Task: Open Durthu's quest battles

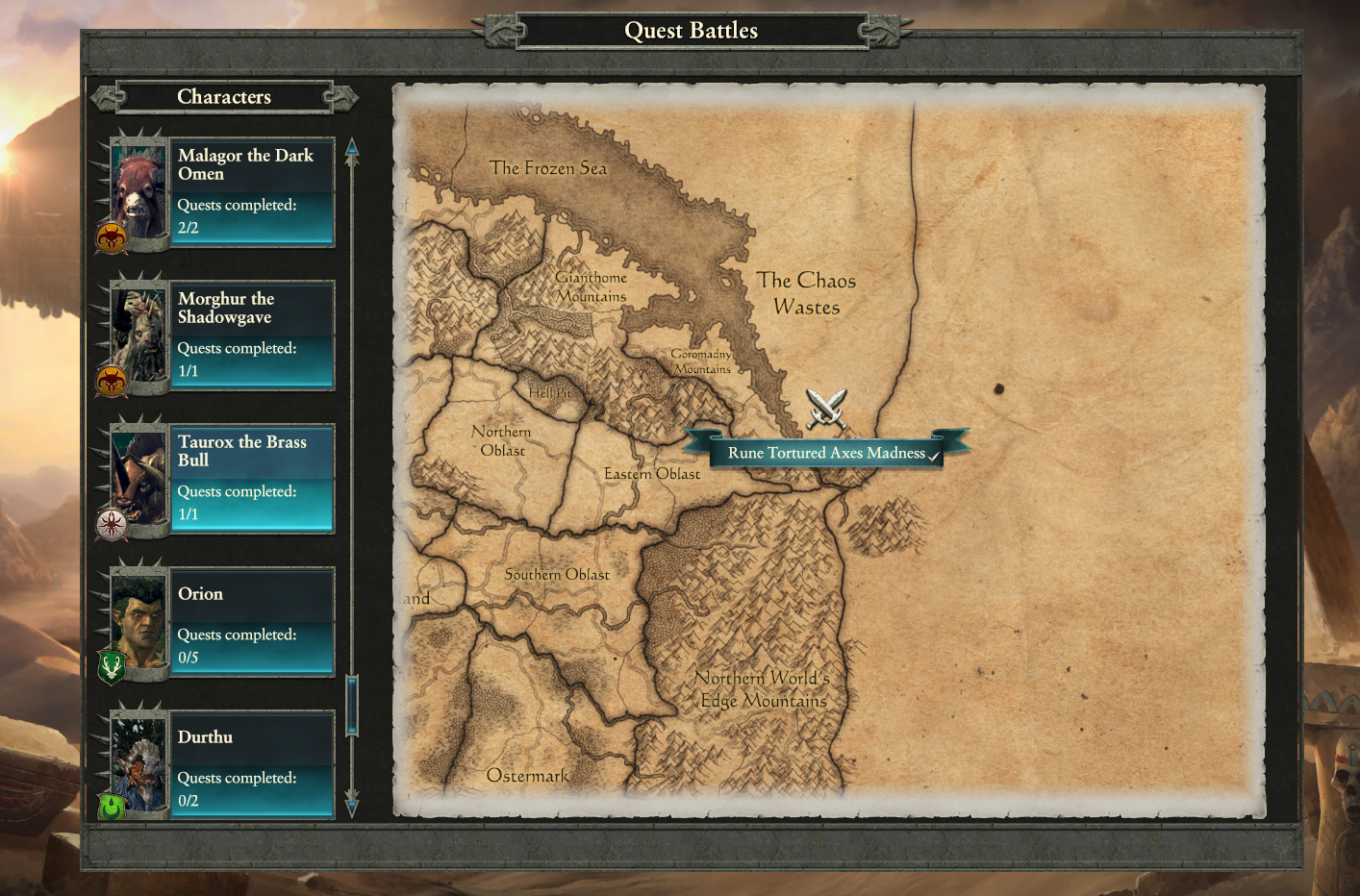Action: [x=252, y=765]
